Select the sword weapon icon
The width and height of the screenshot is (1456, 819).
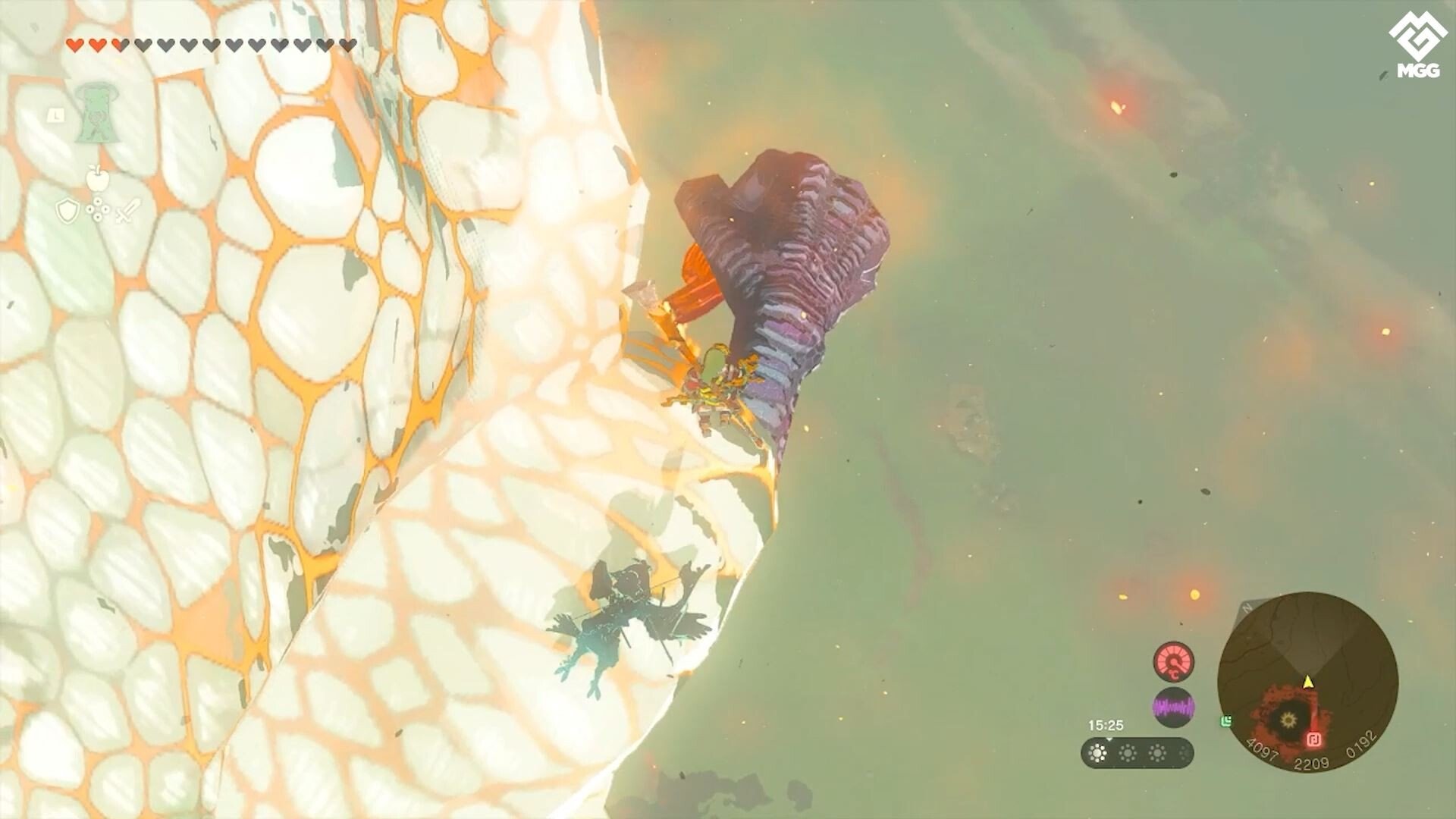point(129,211)
